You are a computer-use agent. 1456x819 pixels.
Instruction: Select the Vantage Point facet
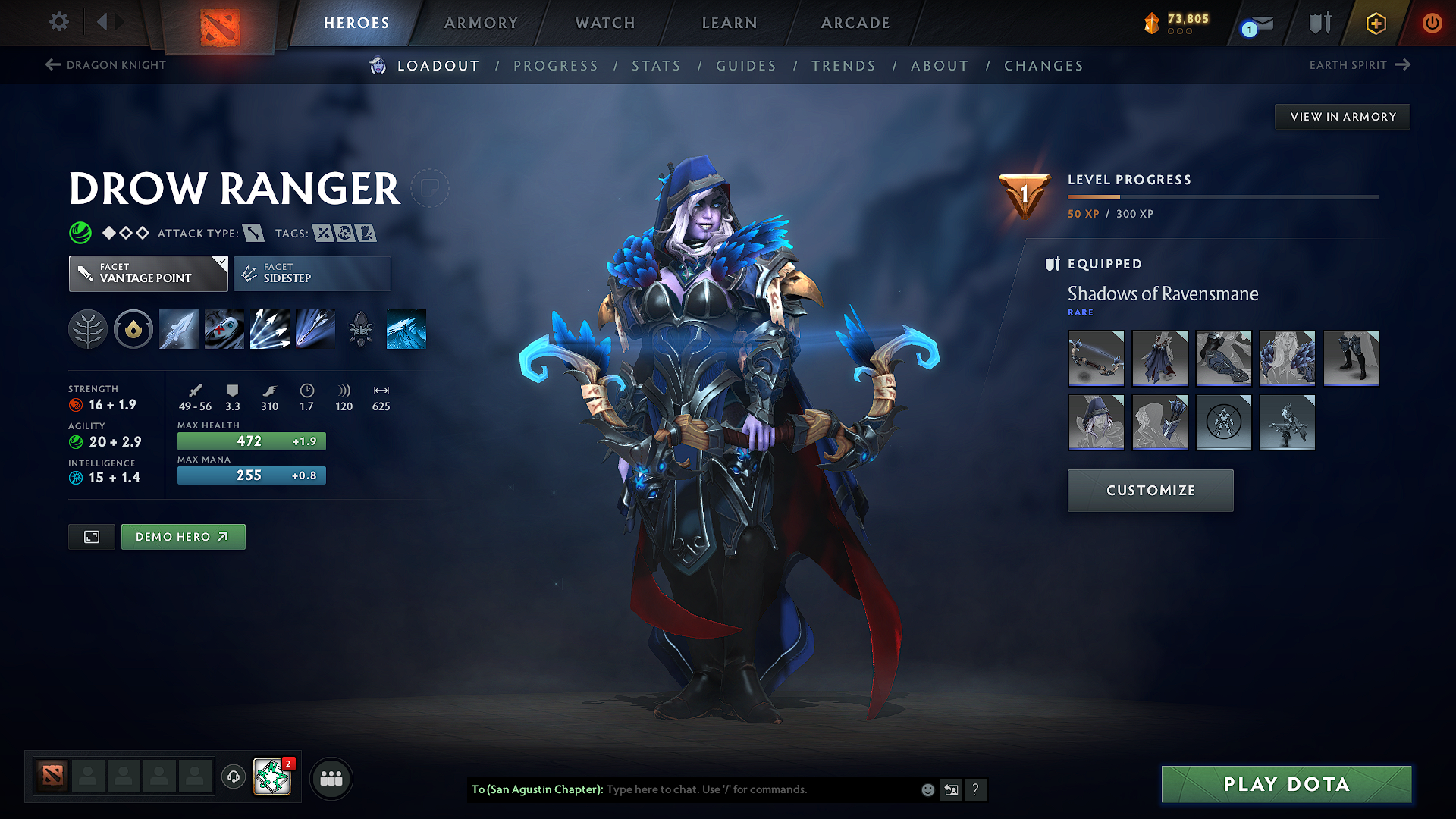(x=148, y=273)
